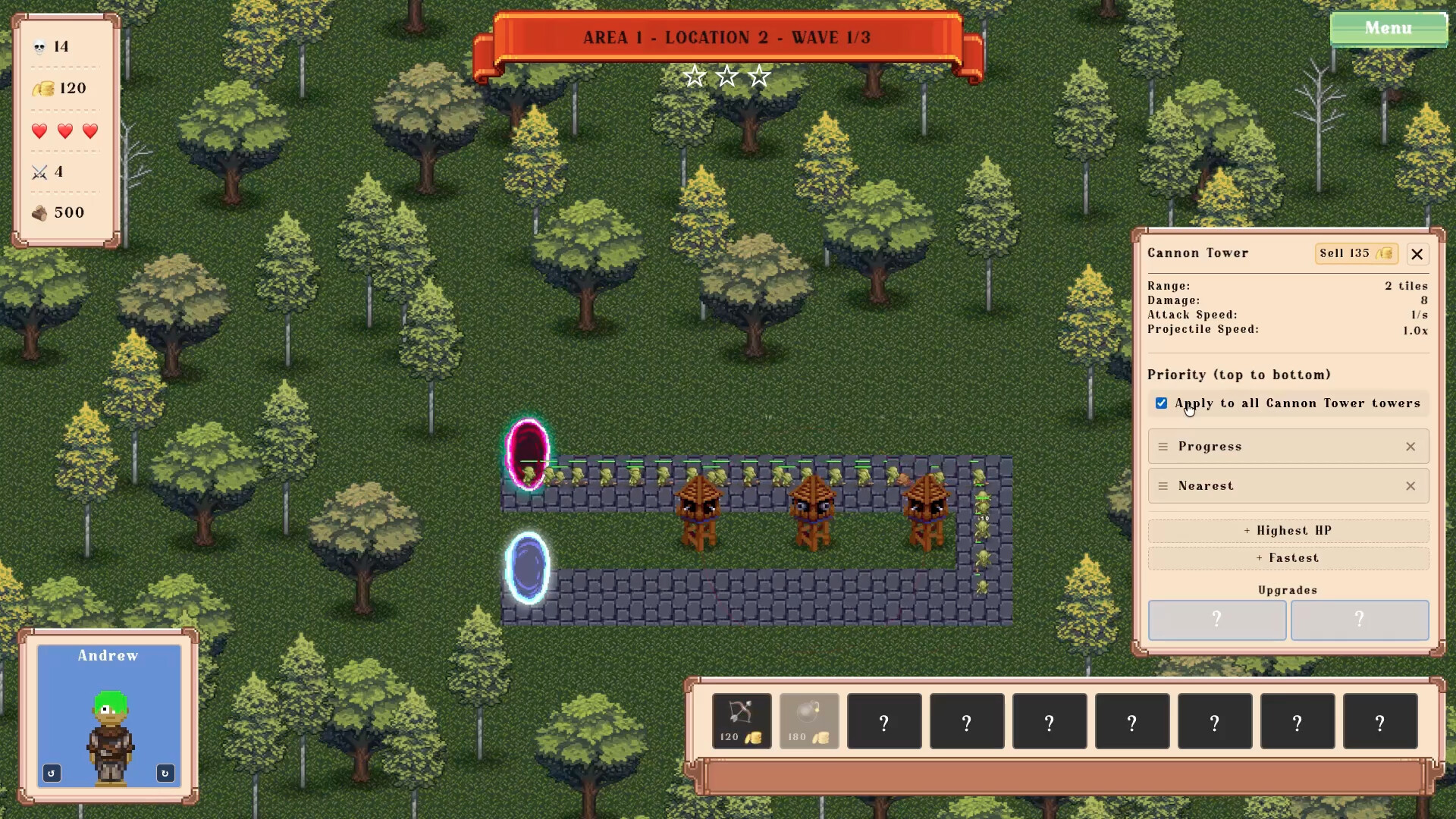Click the first question-mark upgrade slot

coord(1216,620)
